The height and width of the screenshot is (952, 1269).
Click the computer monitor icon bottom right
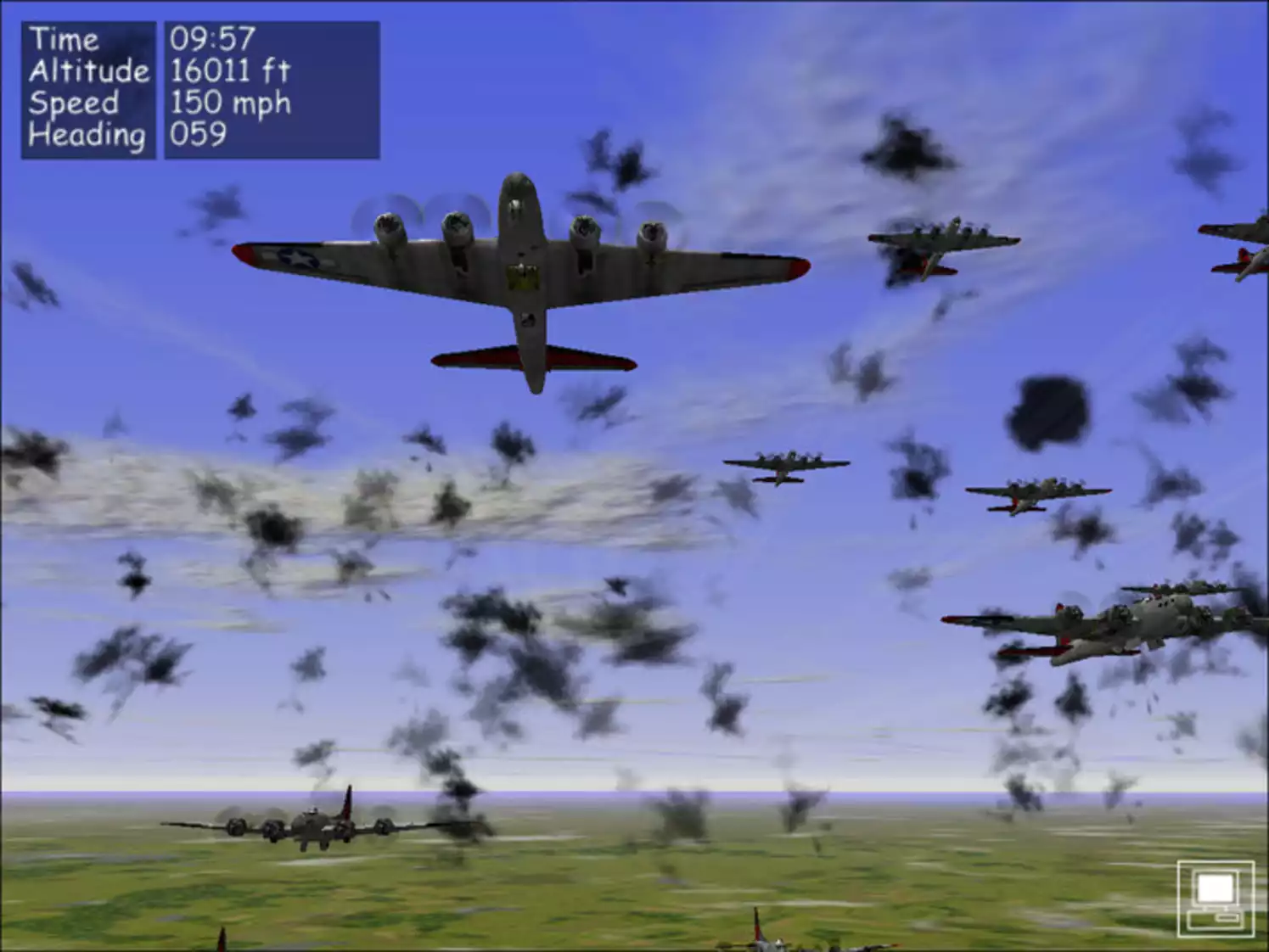1216,898
